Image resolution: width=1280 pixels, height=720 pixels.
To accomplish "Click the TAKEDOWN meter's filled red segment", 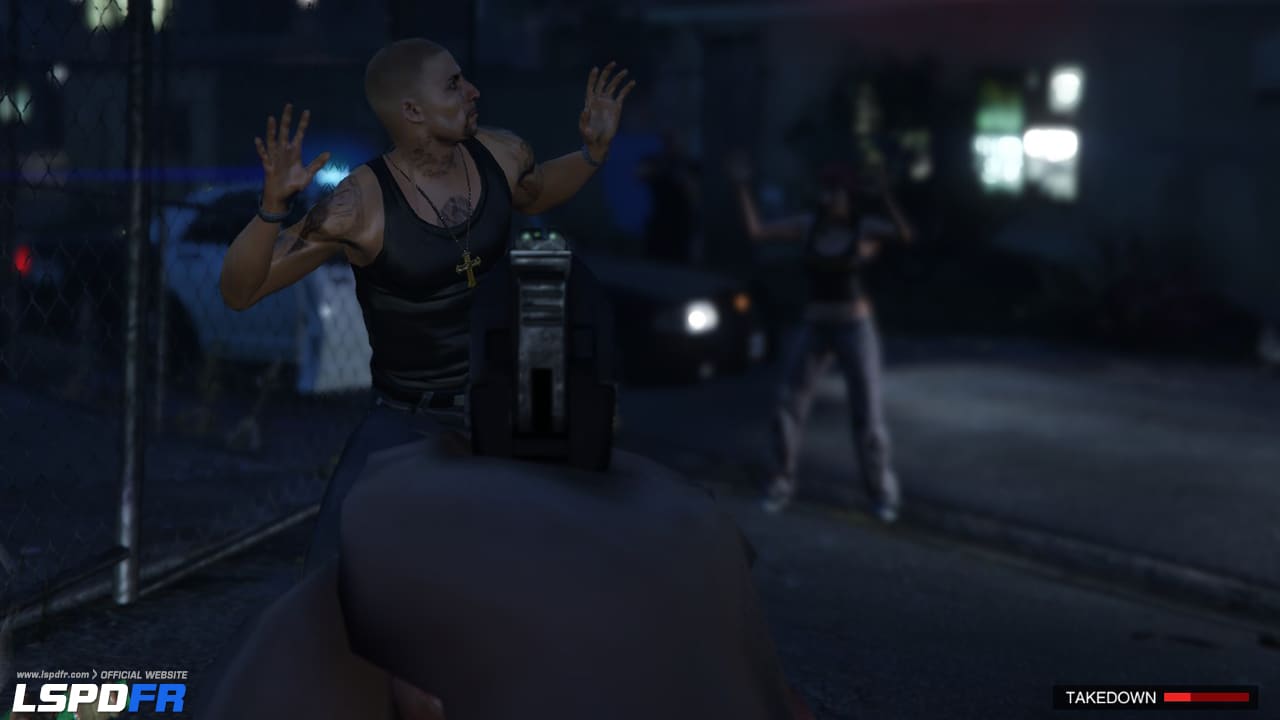I will point(1176,697).
